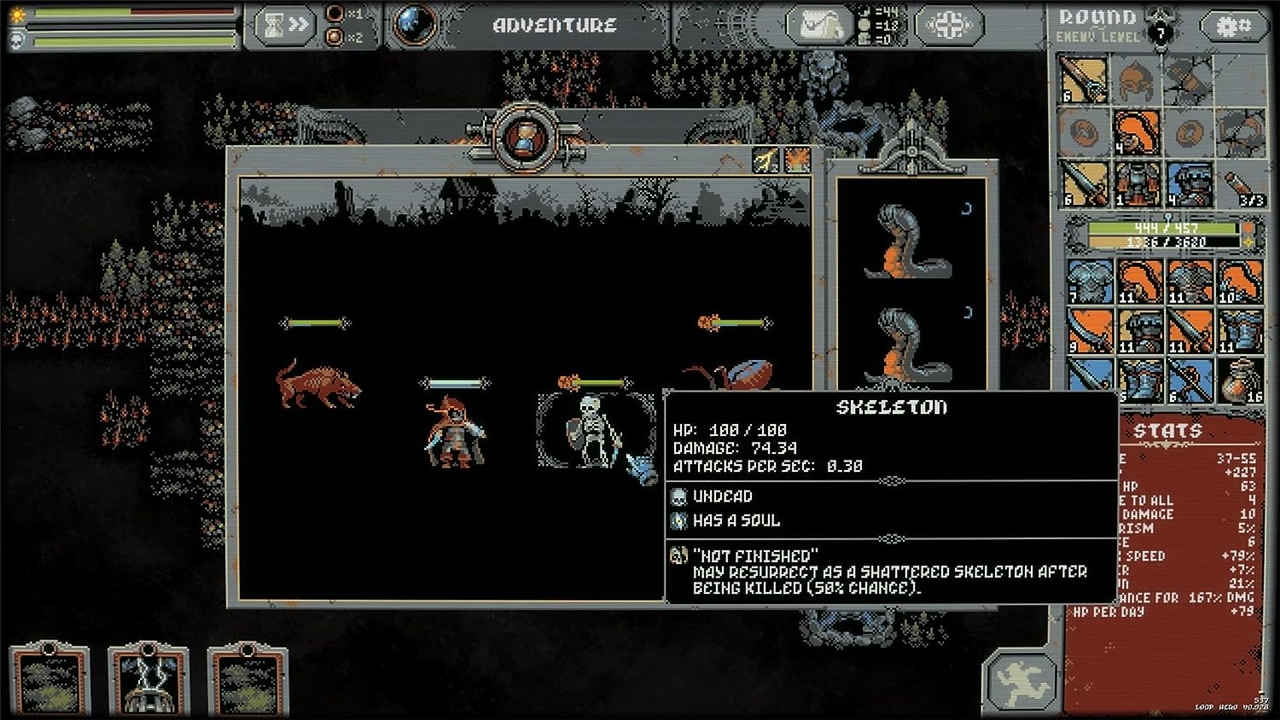Select the level 16 potion bag item

pyautogui.click(x=1240, y=380)
